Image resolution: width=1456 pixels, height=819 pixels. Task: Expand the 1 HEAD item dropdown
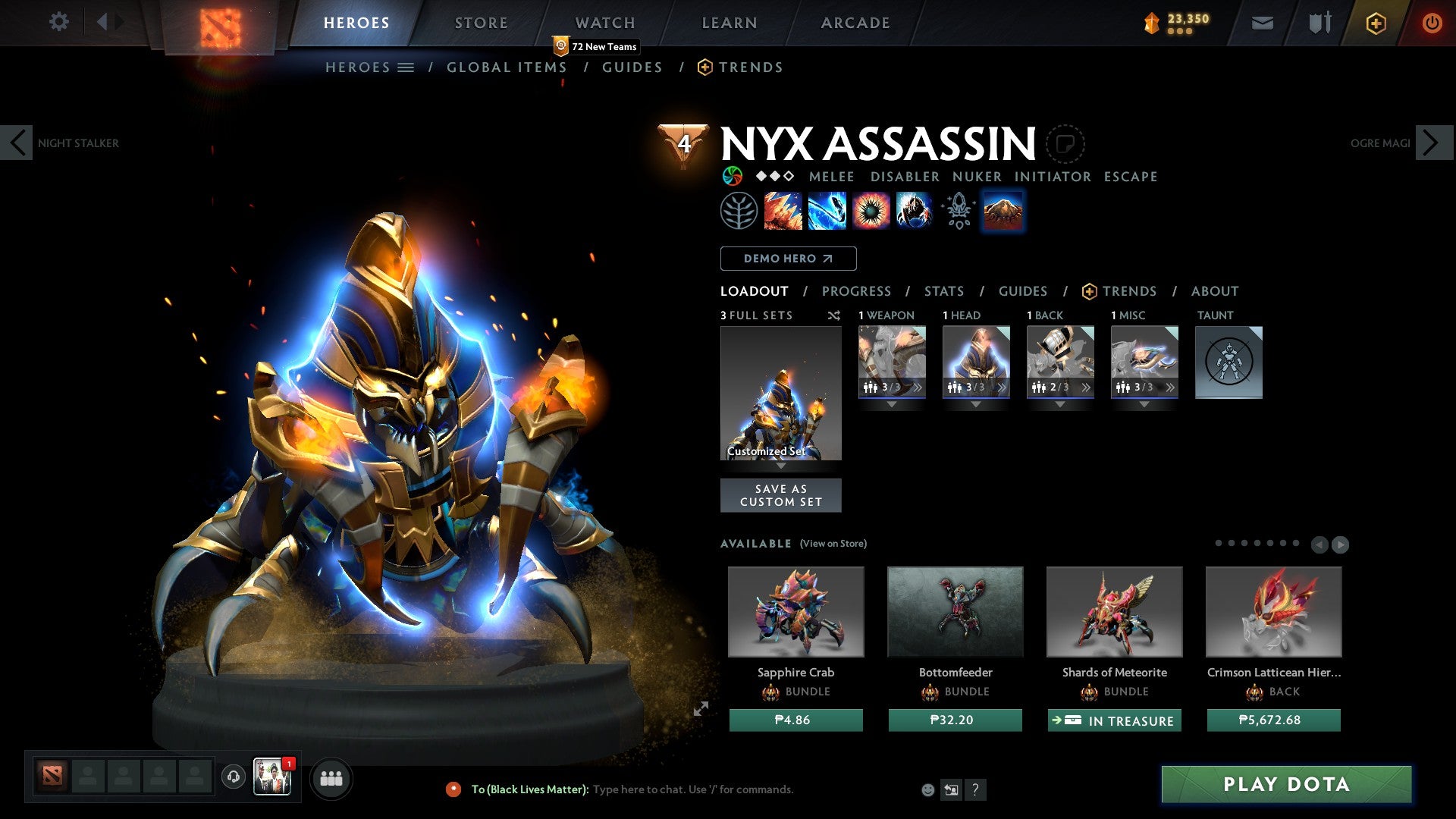point(977,404)
